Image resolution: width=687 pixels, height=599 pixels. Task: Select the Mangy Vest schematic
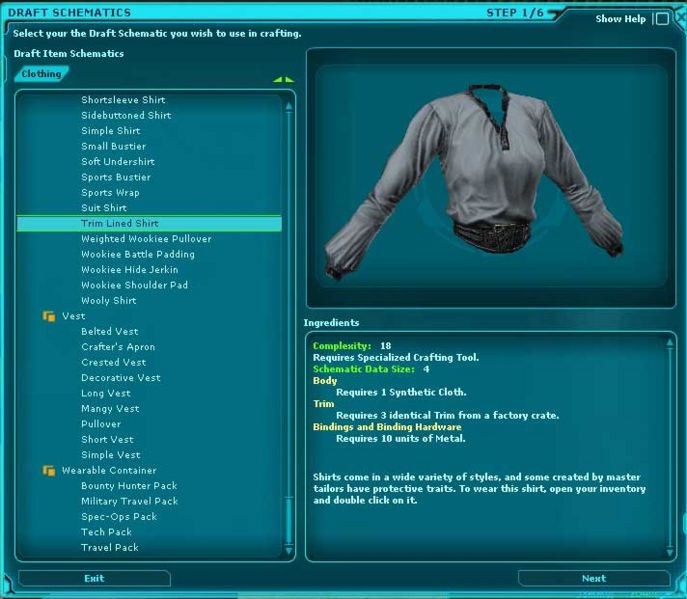110,409
